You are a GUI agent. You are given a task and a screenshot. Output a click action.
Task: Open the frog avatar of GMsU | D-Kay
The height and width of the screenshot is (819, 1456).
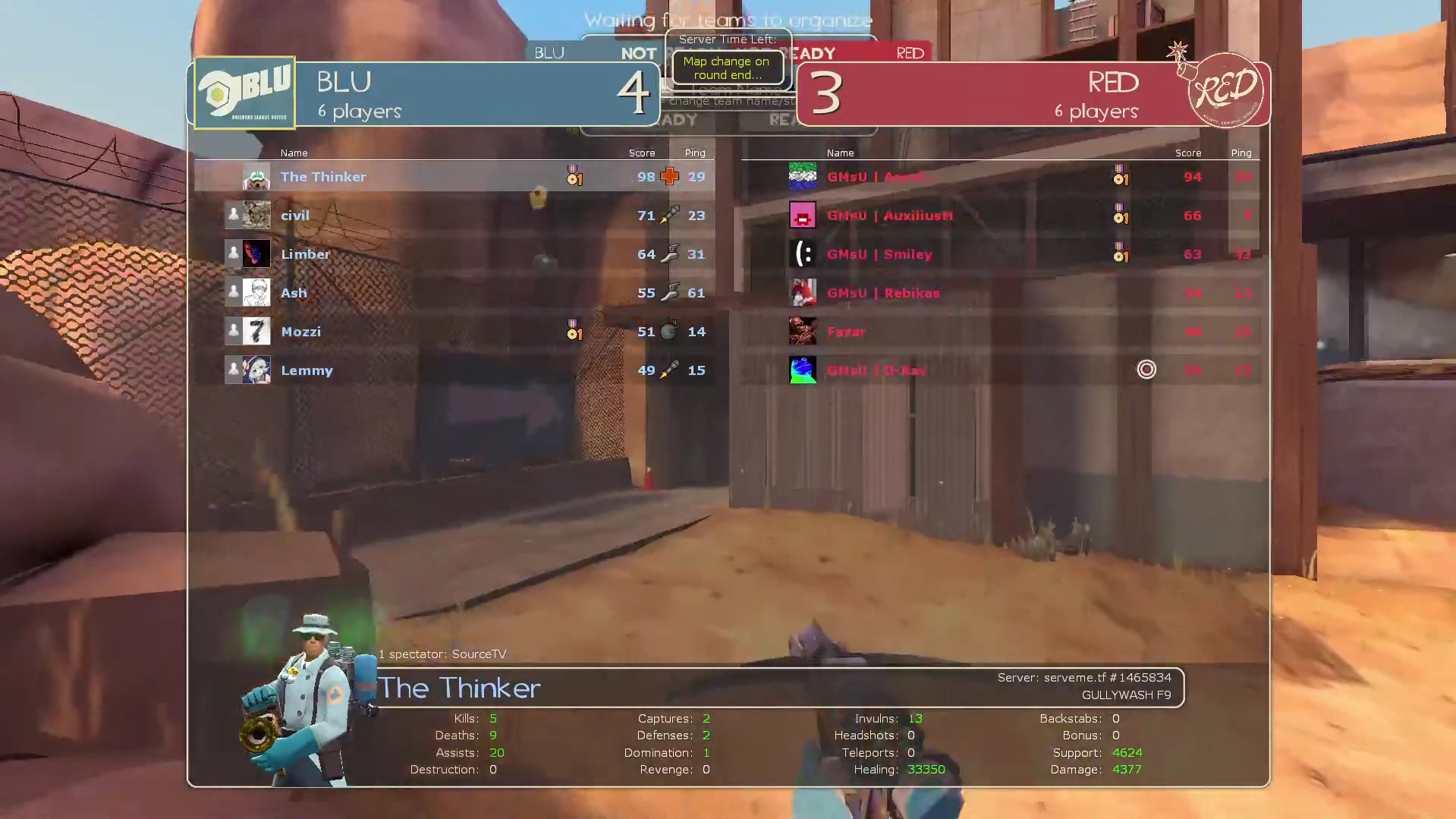coord(802,370)
